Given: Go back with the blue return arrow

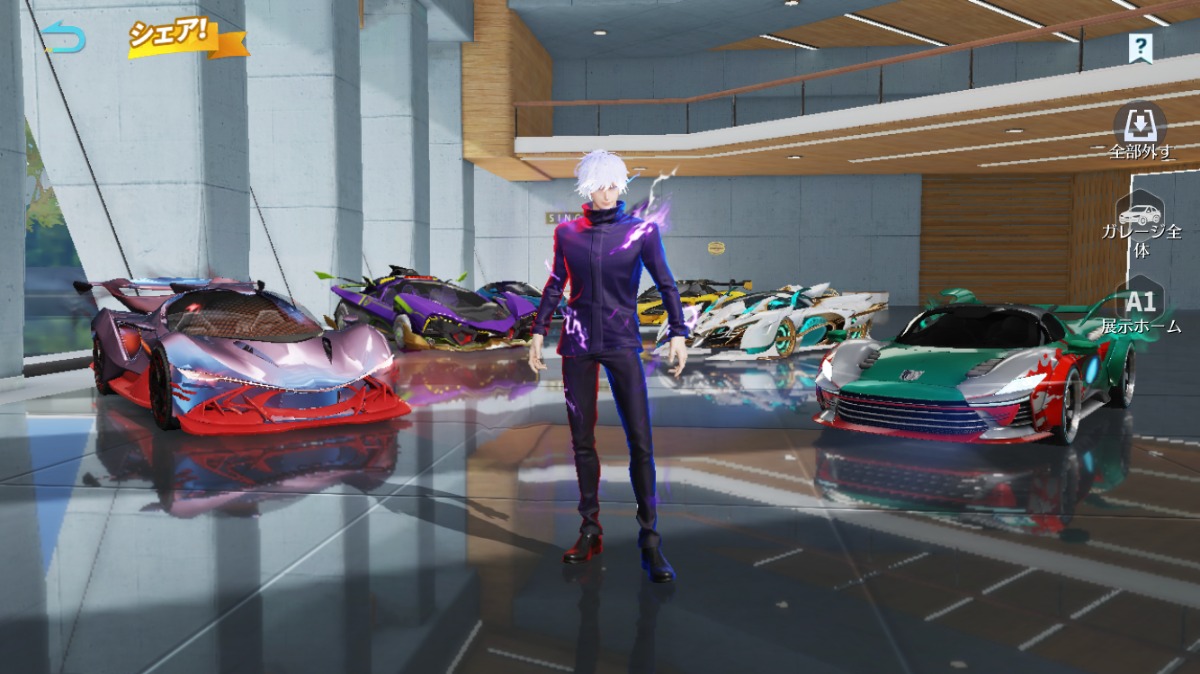Looking at the screenshot, I should coord(64,39).
